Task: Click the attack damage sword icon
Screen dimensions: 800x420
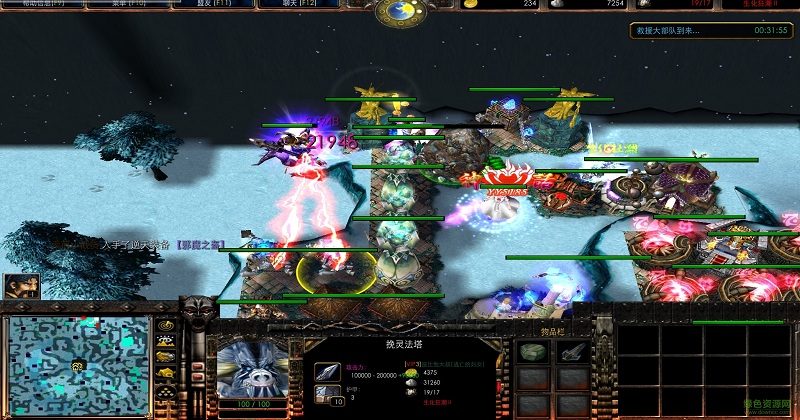Action: pyautogui.click(x=326, y=370)
